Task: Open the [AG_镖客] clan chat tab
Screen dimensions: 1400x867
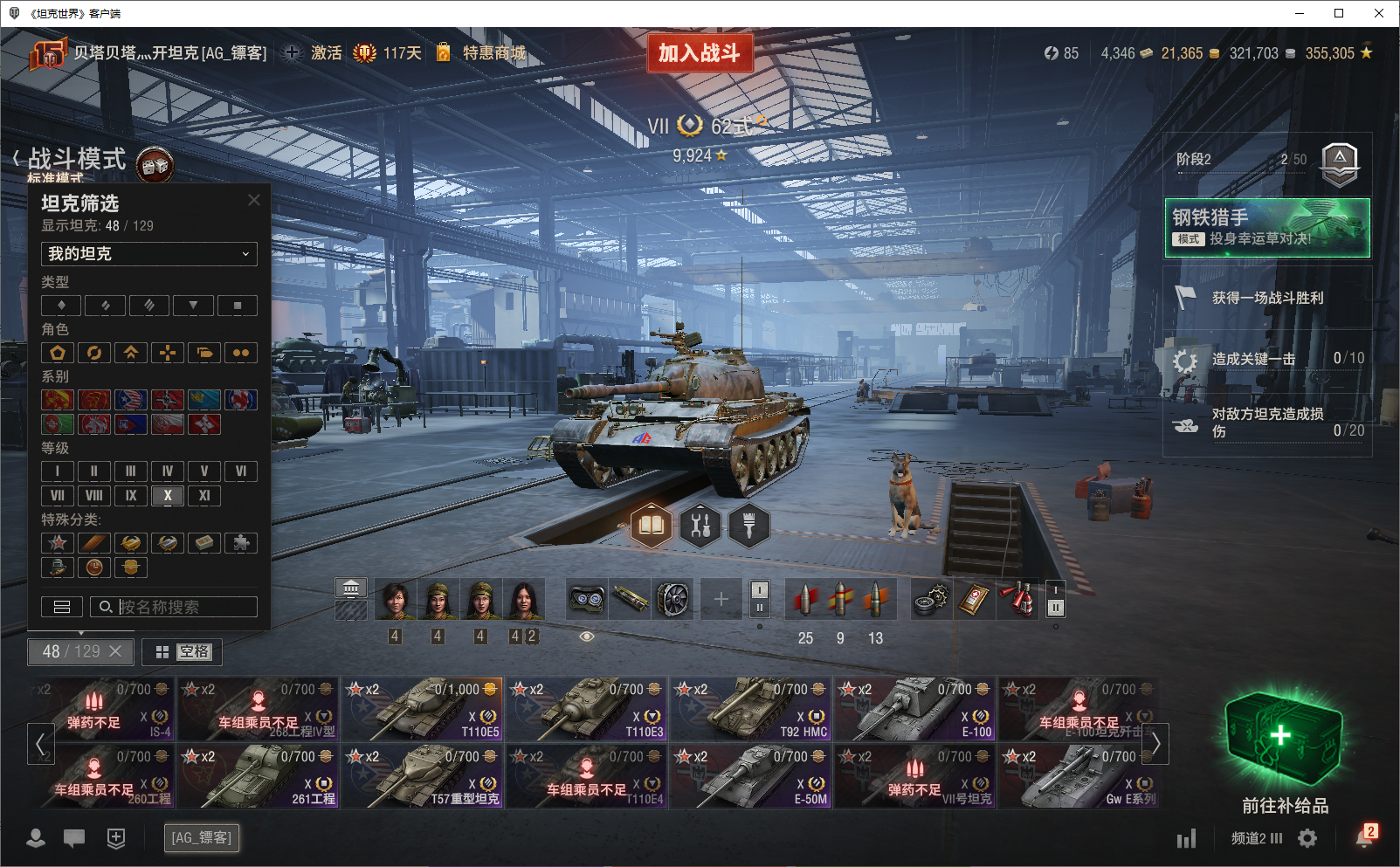Action: pyautogui.click(x=202, y=838)
